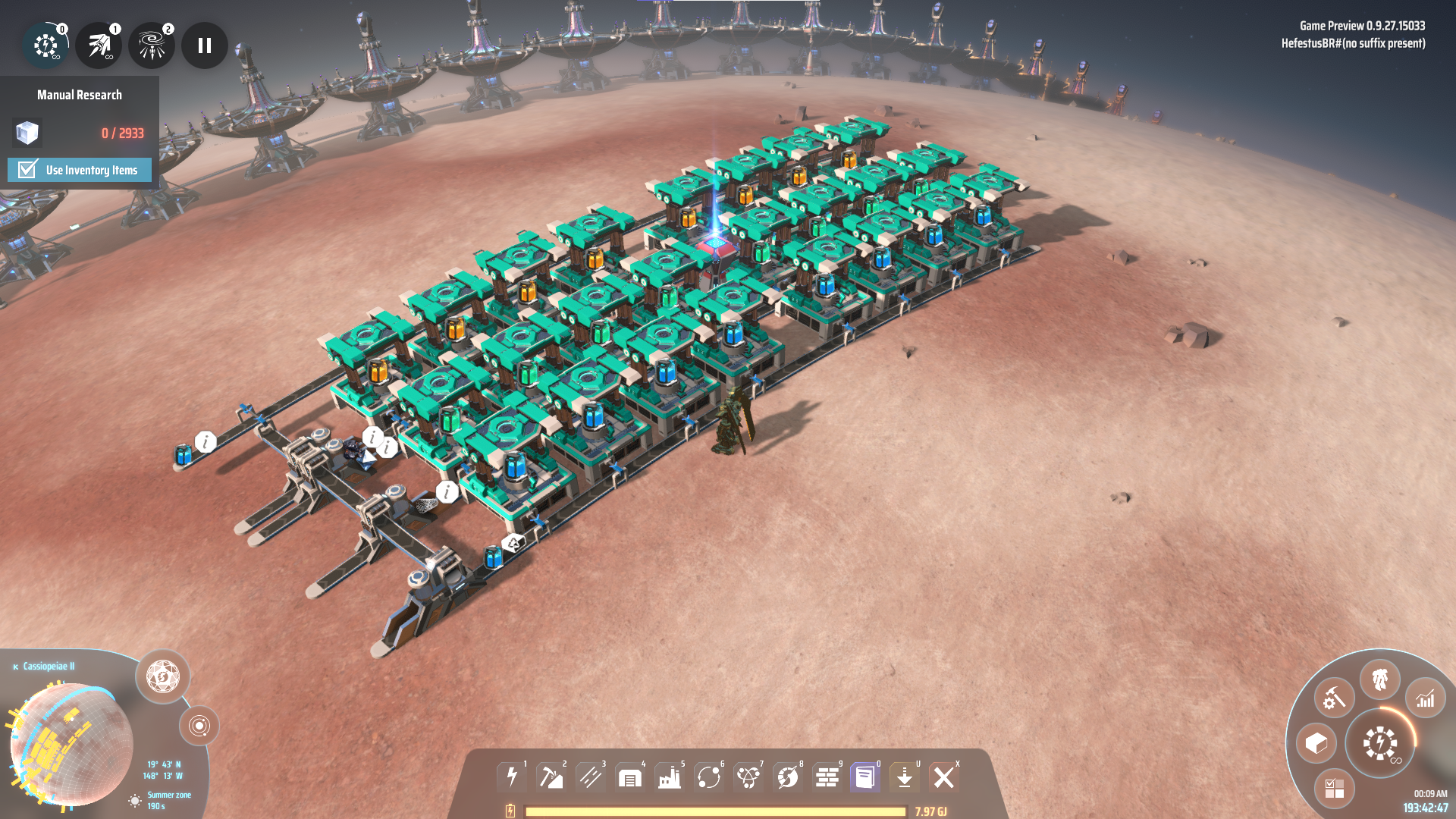Viewport: 1456px width, 819px height.
Task: Open the storage build category
Action: pos(630,777)
